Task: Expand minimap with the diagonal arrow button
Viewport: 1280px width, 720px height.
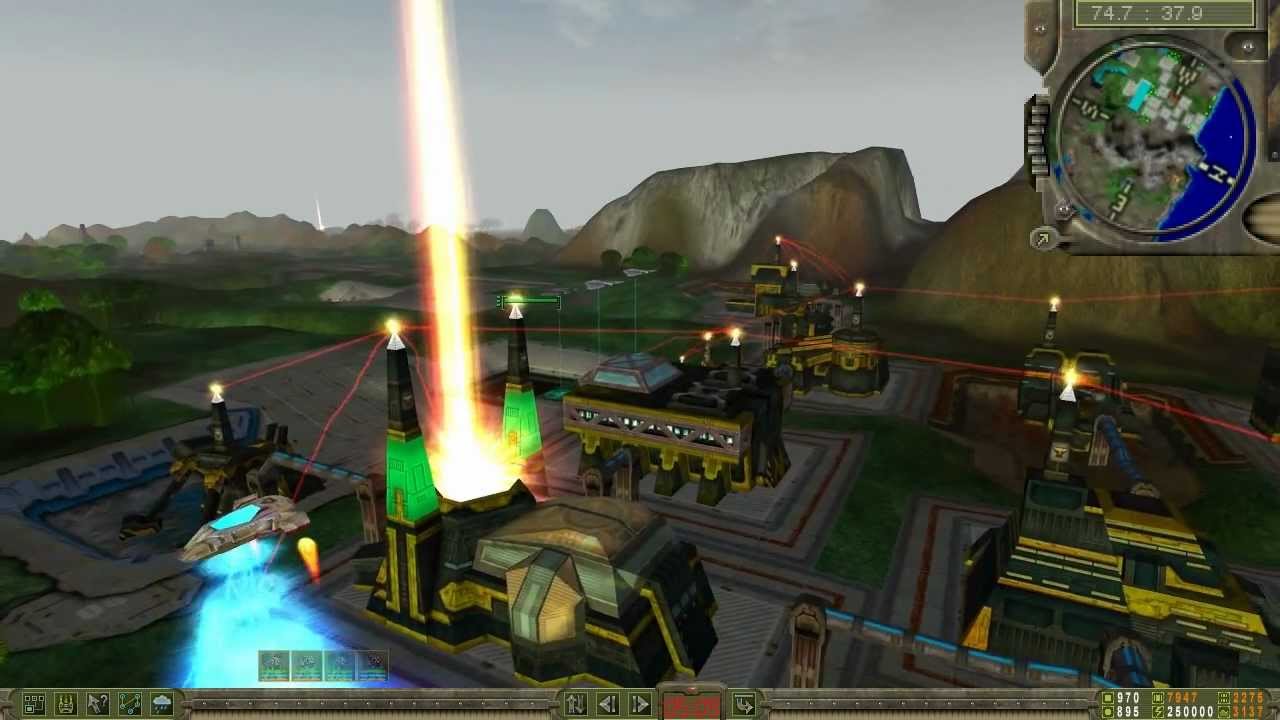Action: tap(1043, 238)
